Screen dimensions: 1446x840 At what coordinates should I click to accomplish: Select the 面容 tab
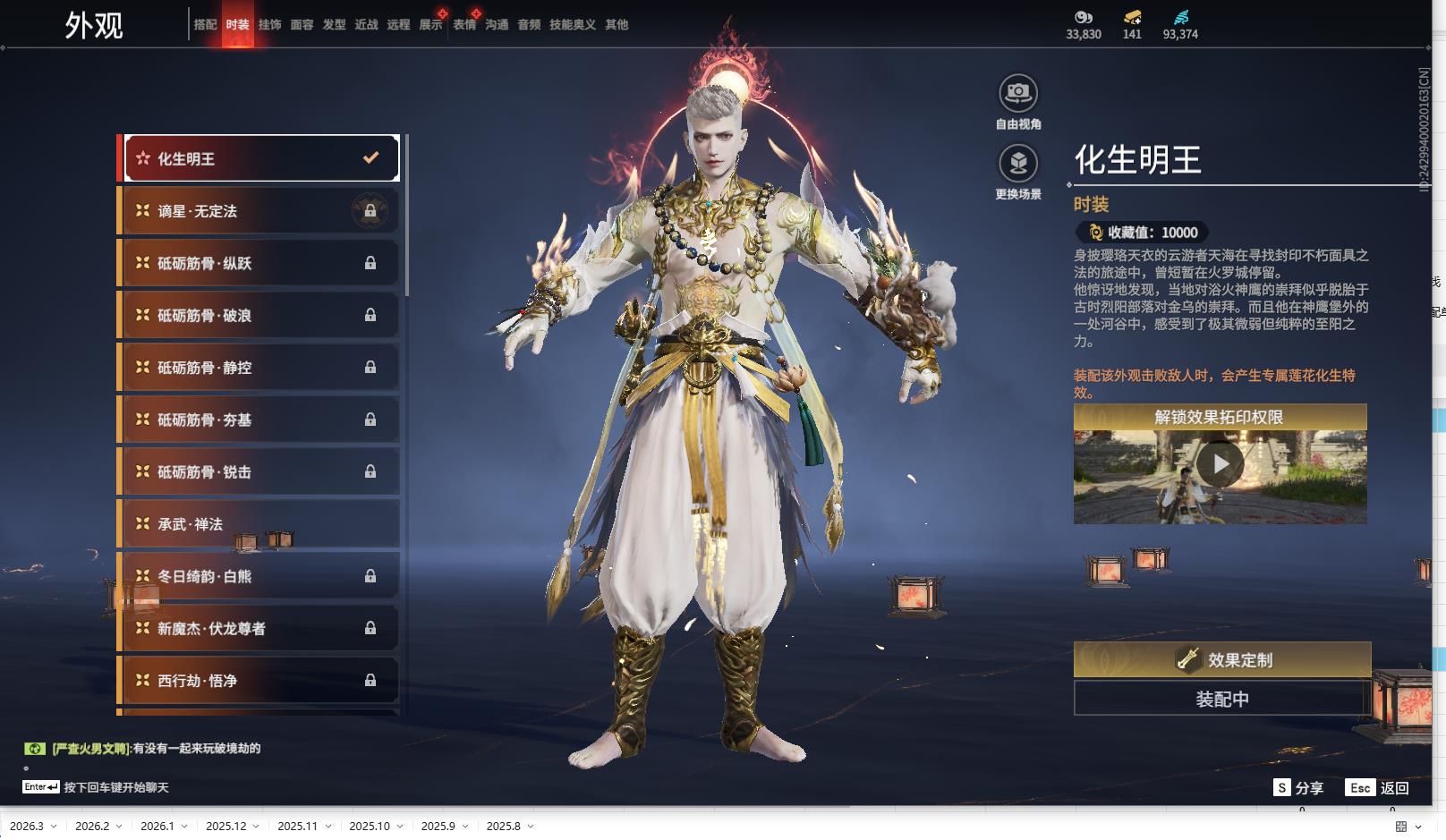click(302, 25)
